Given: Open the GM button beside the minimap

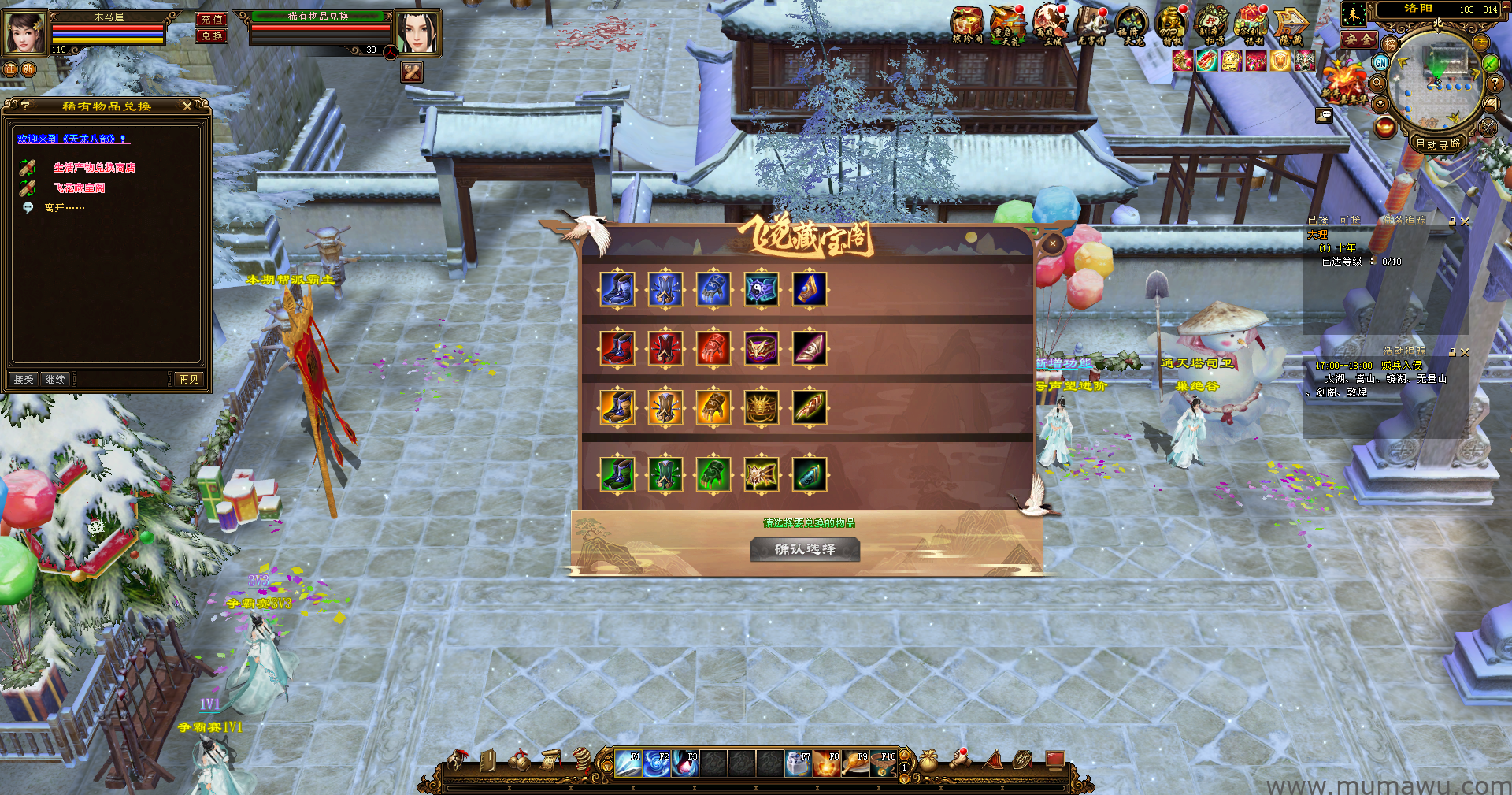Looking at the screenshot, I should [1380, 62].
